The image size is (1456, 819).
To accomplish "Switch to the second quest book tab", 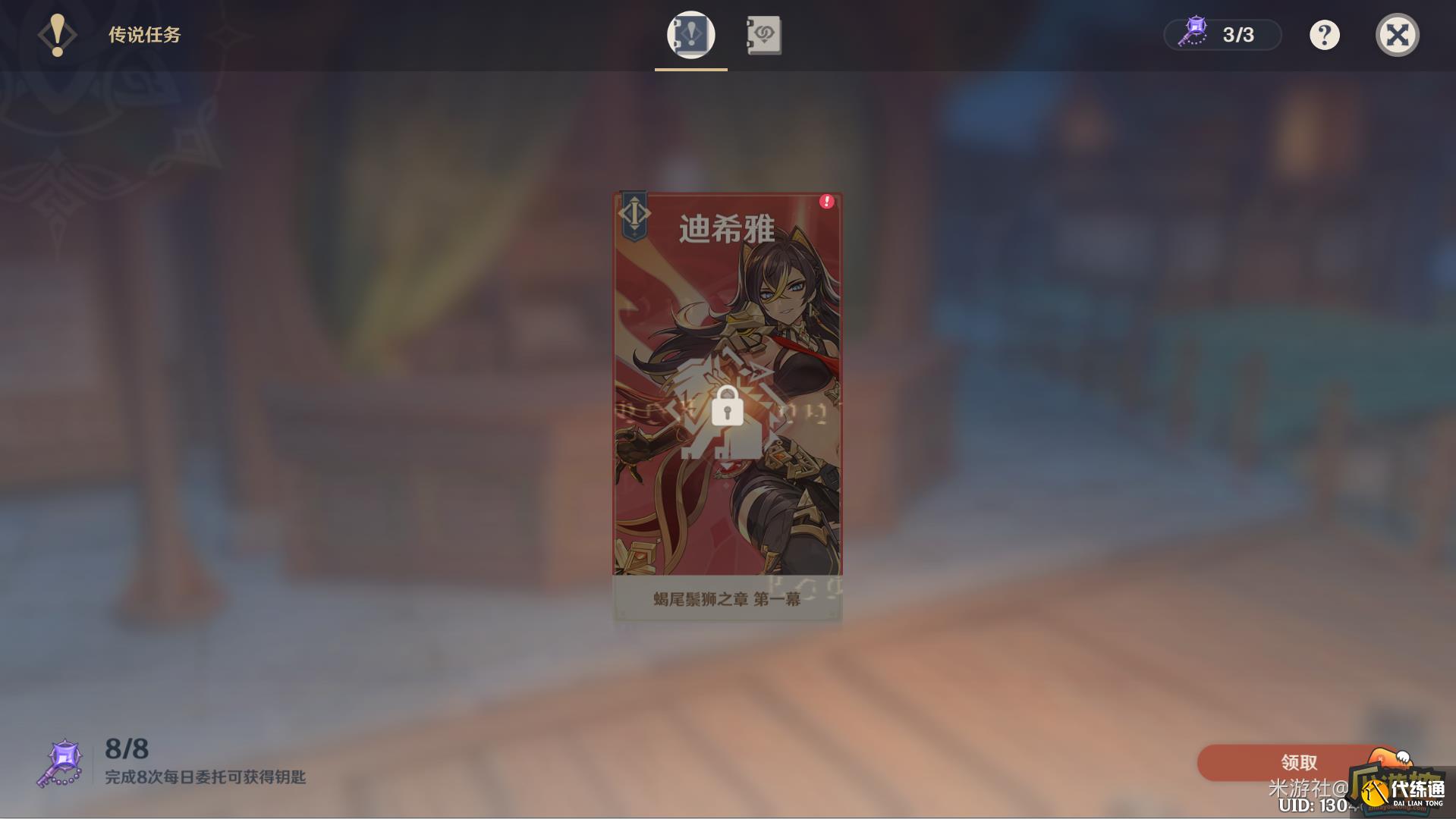I will coord(764,33).
